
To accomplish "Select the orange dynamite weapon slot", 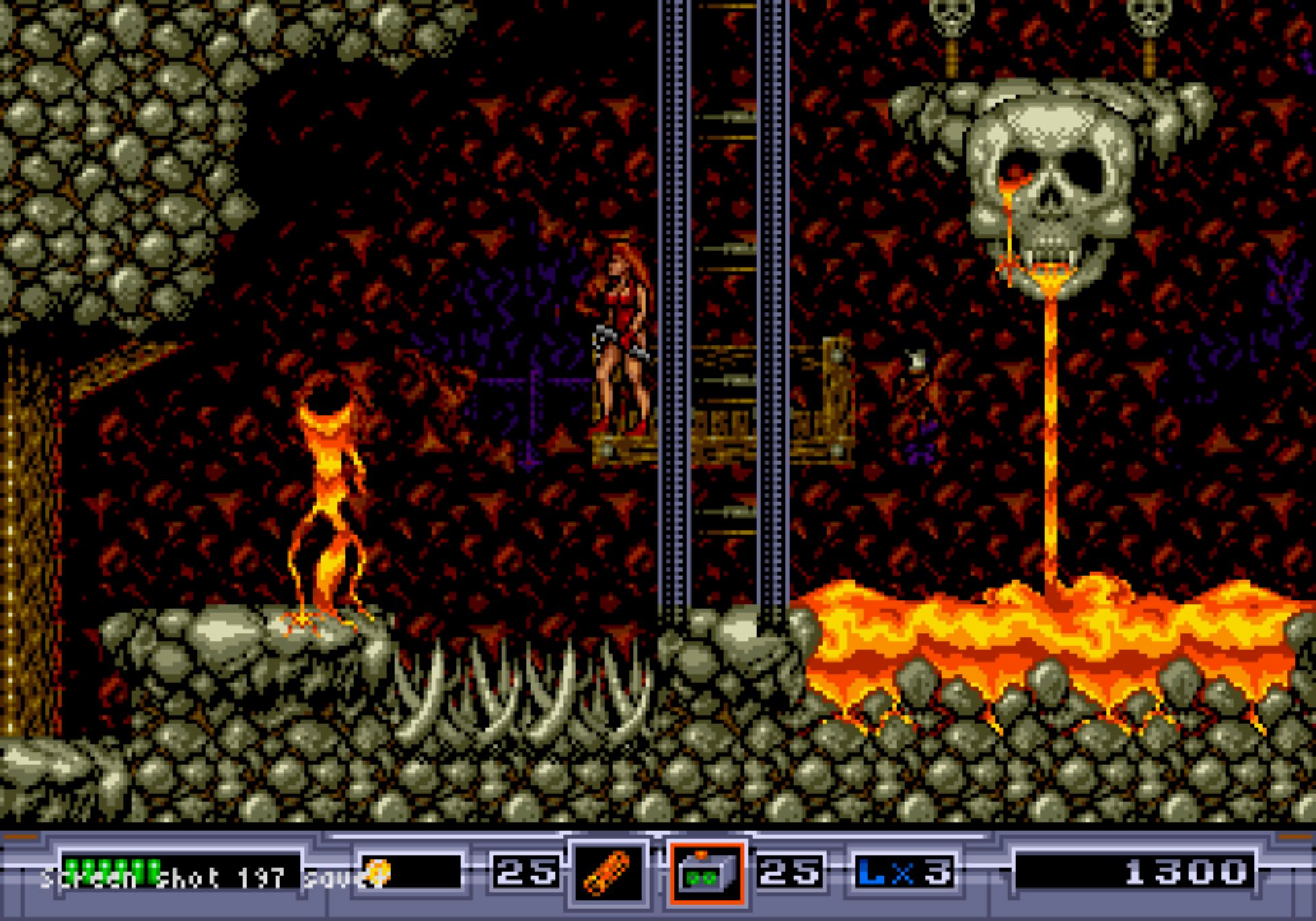I will (x=607, y=873).
